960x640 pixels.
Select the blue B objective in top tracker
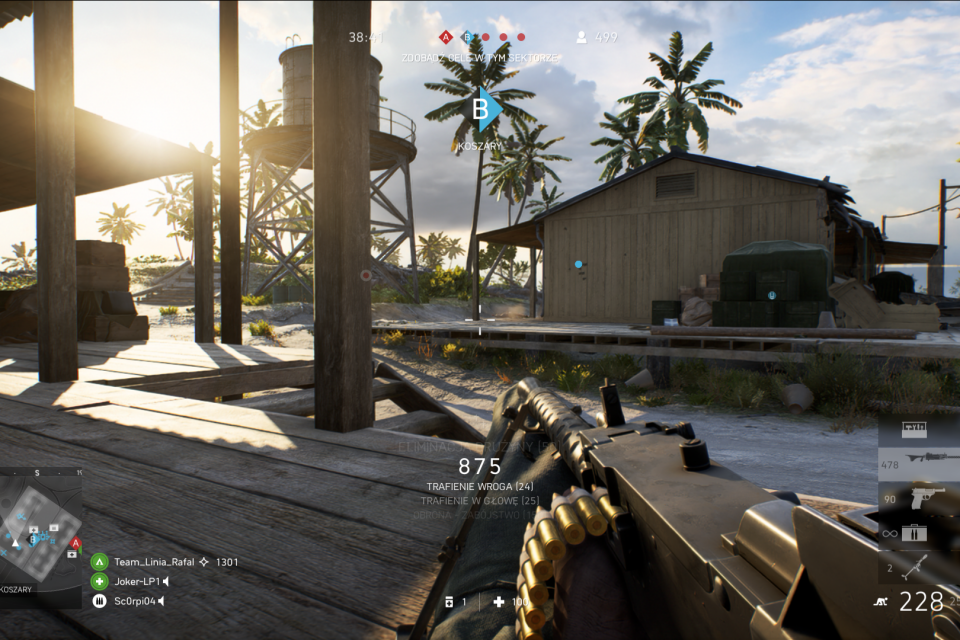[465, 37]
